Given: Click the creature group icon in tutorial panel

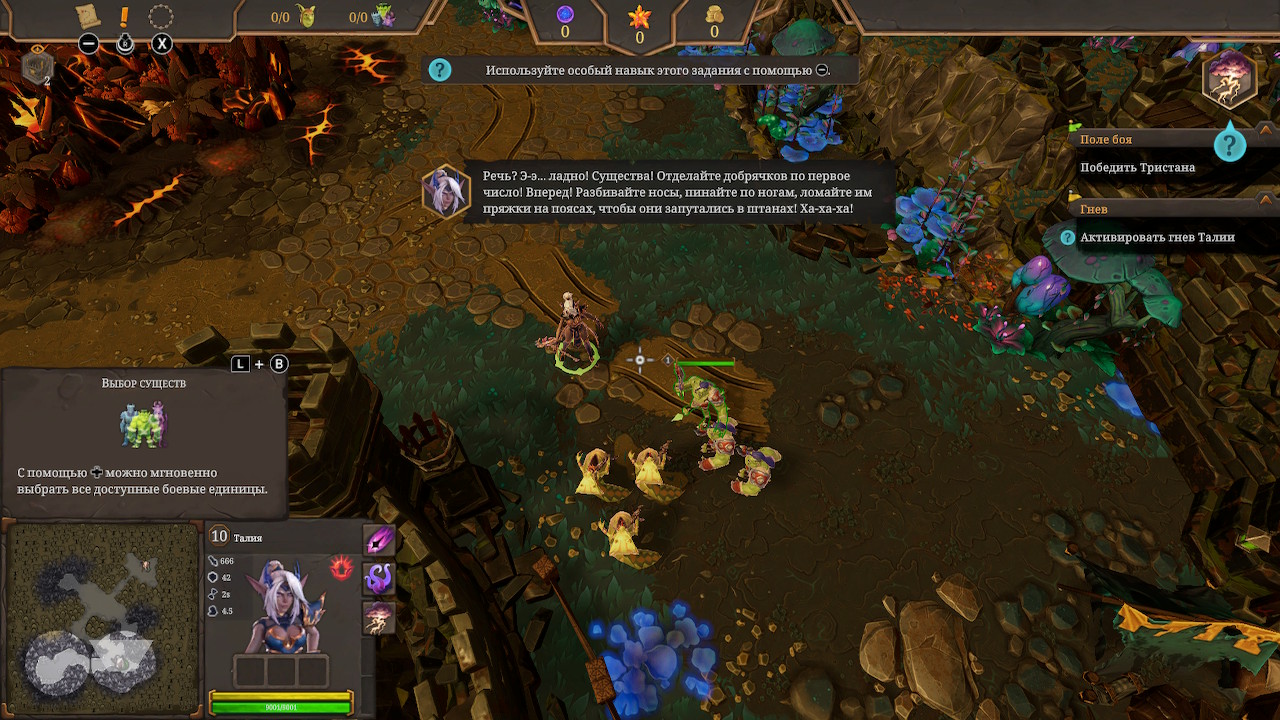Looking at the screenshot, I should (x=144, y=425).
